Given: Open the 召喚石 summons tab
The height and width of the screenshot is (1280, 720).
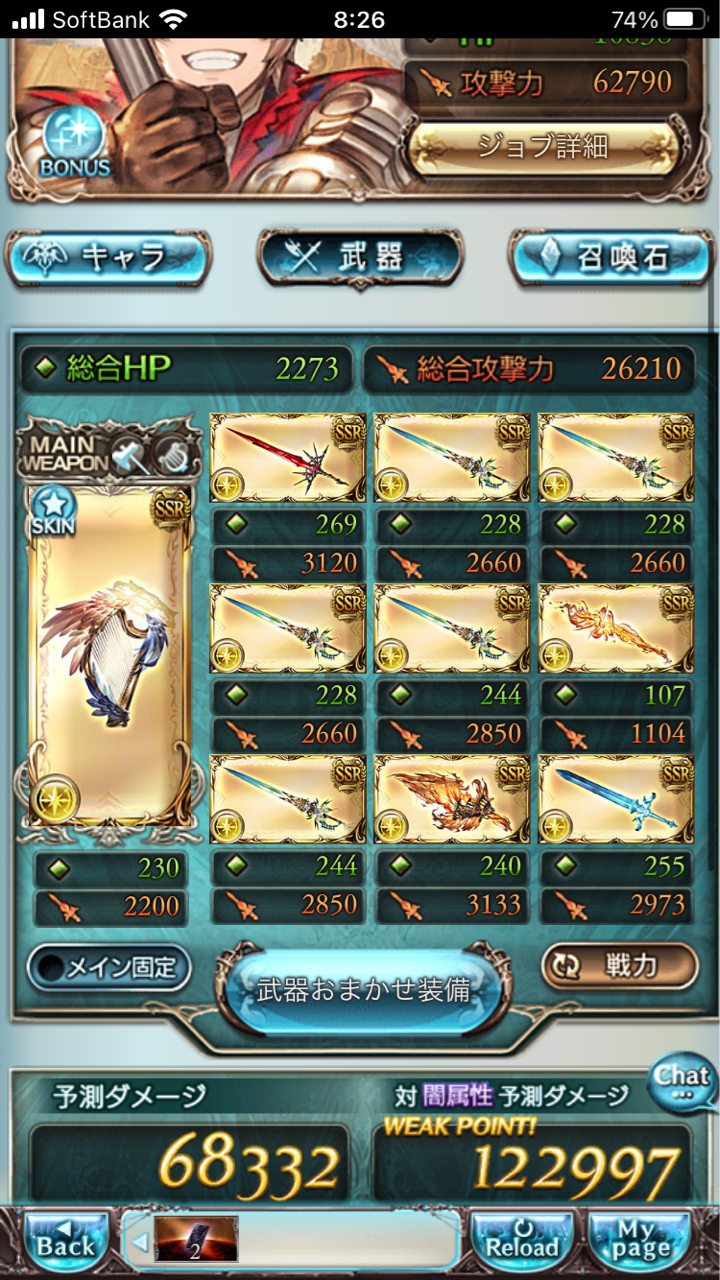Looking at the screenshot, I should point(611,258).
